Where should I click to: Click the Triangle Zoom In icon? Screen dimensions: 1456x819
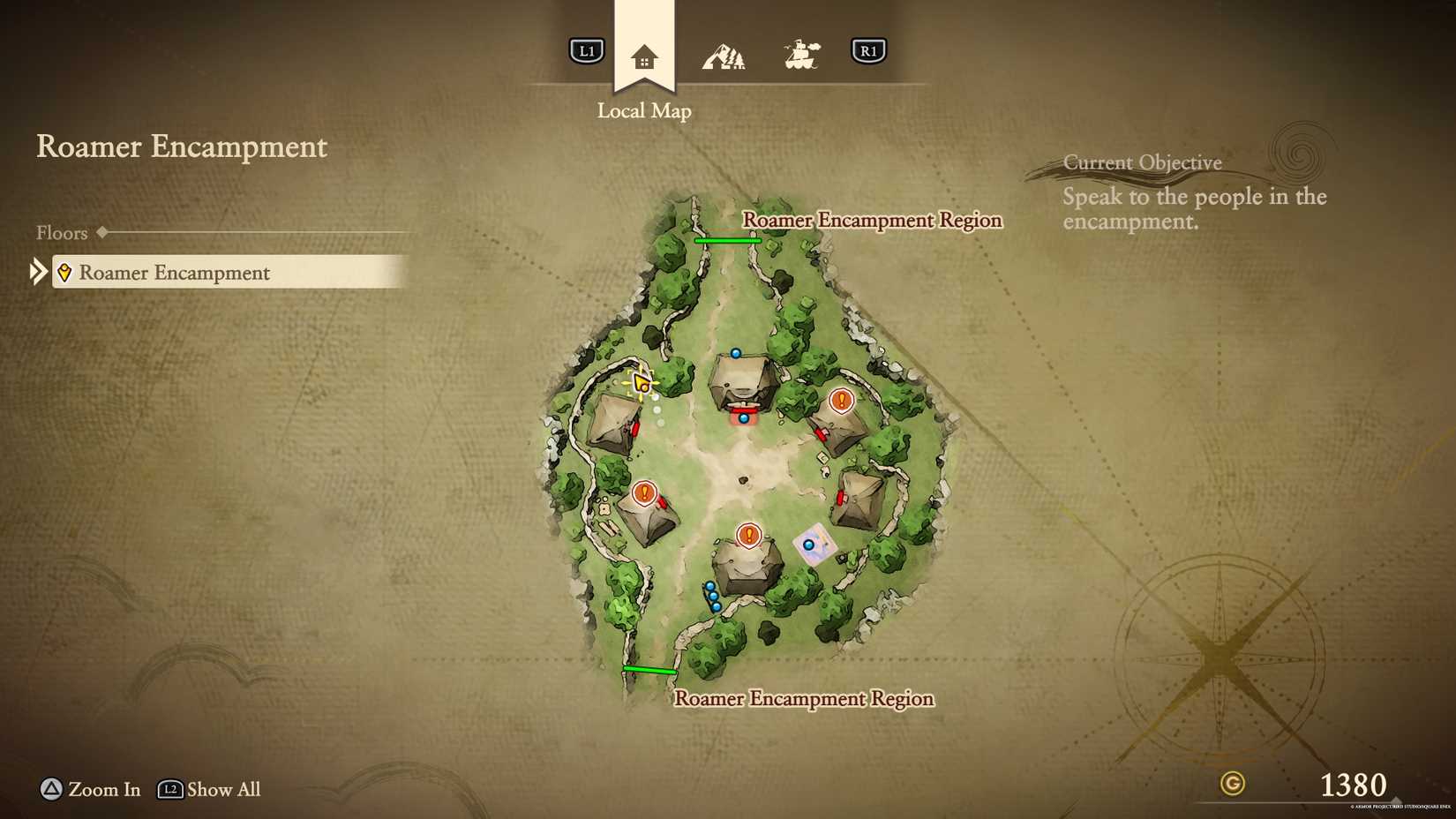pos(51,790)
